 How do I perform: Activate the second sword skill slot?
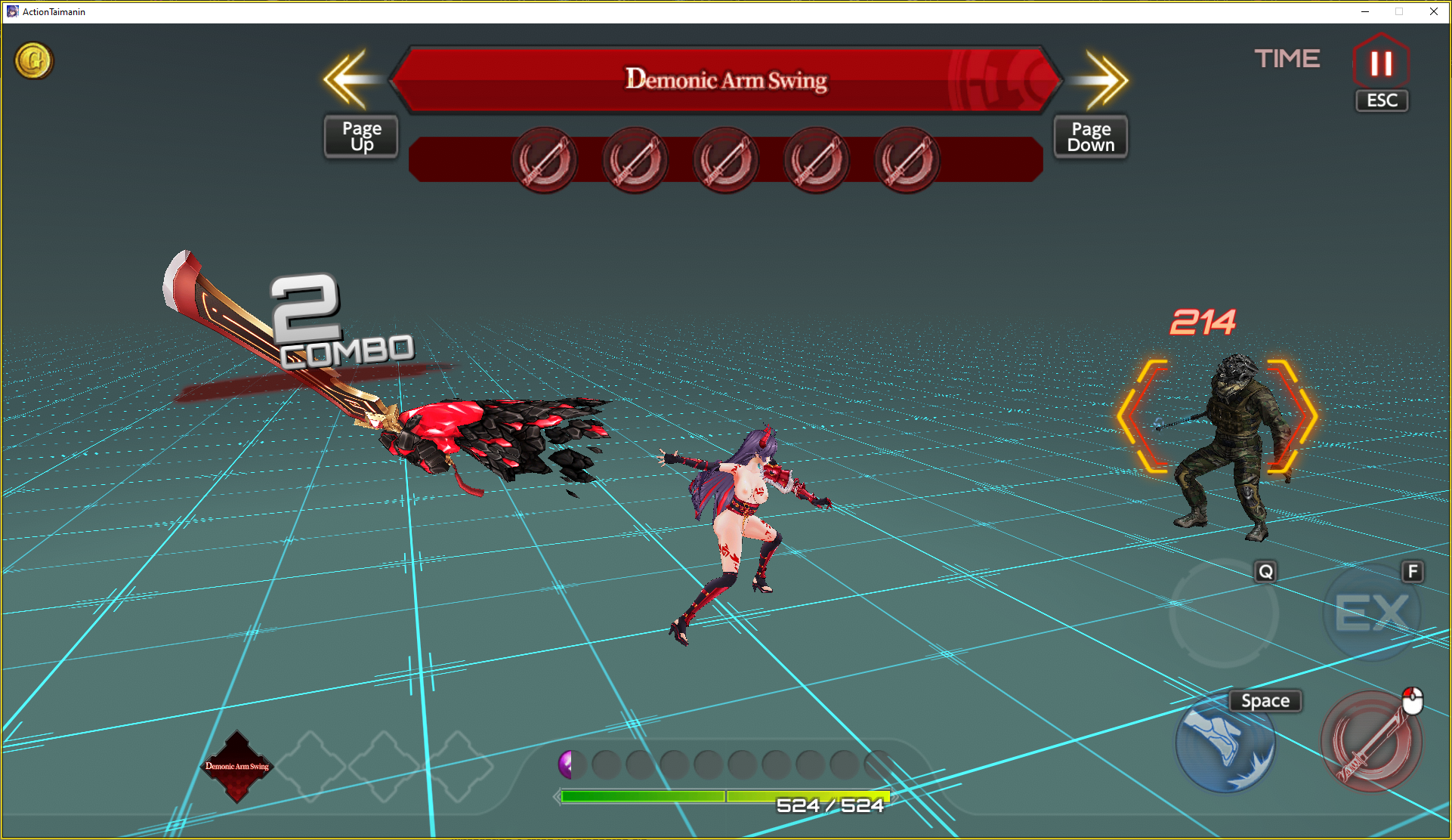click(635, 159)
